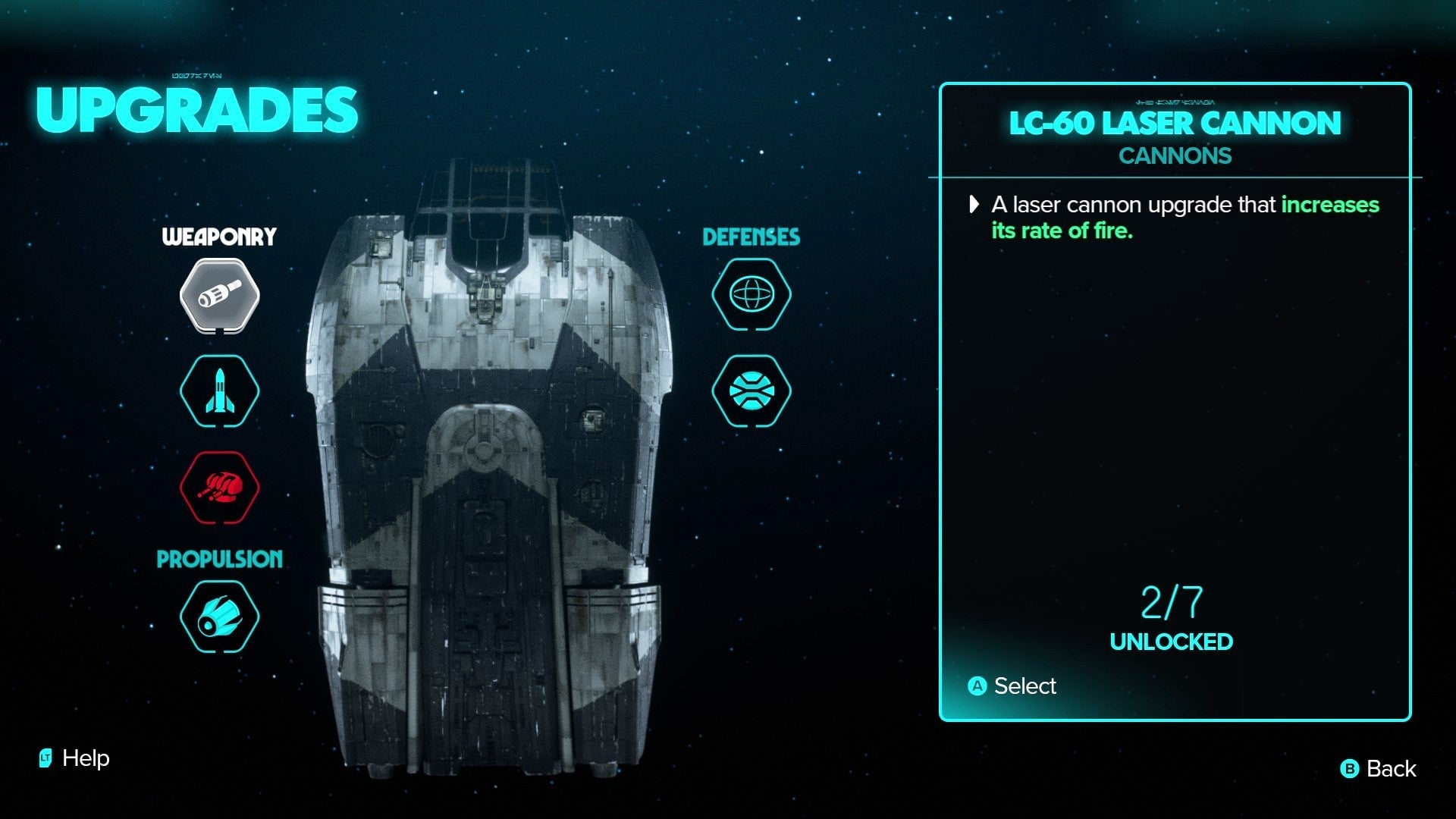This screenshot has width=1456, height=819.
Task: Switch to the WEAPONRY section header
Action: [218, 236]
